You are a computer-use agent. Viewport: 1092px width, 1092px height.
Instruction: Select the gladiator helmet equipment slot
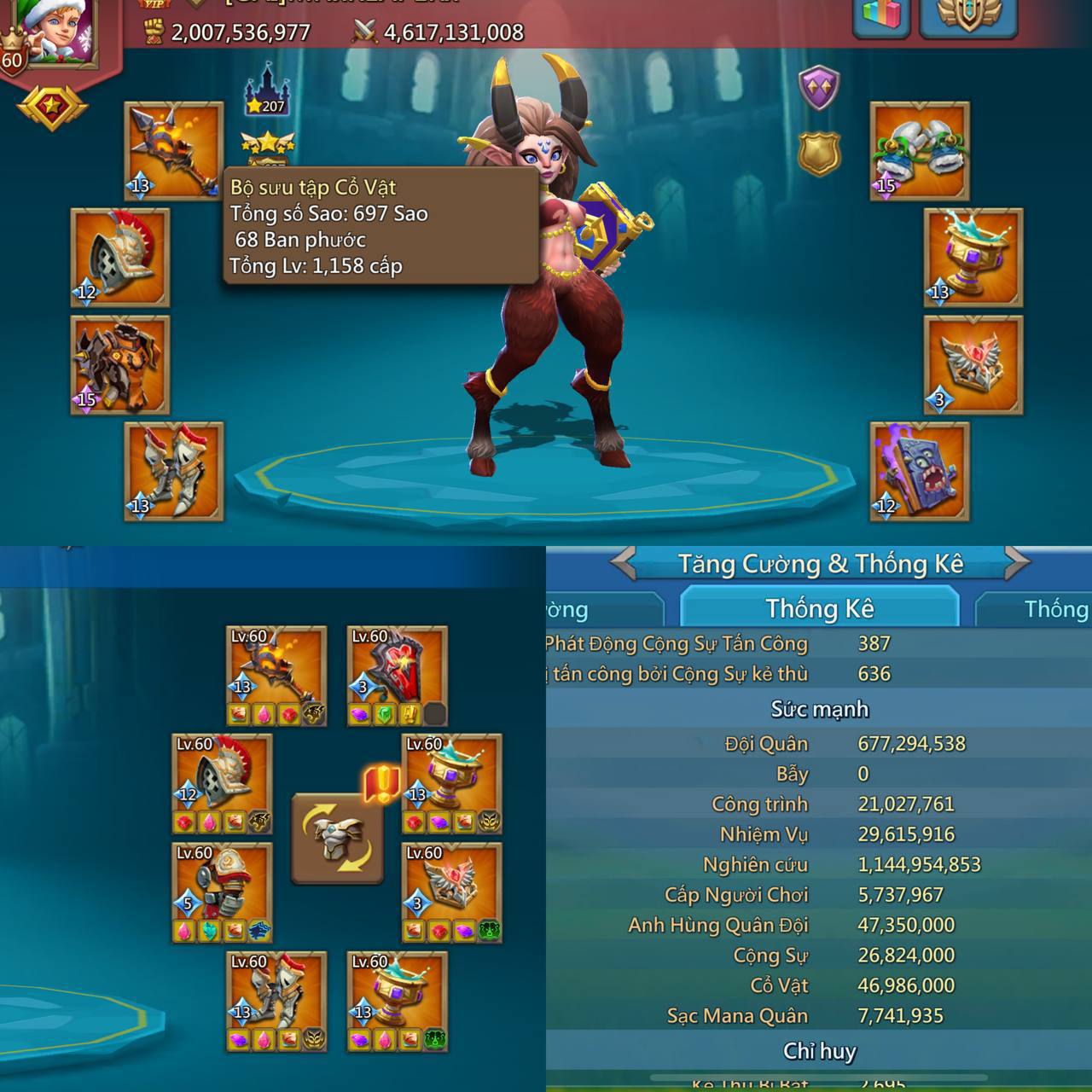[118, 256]
